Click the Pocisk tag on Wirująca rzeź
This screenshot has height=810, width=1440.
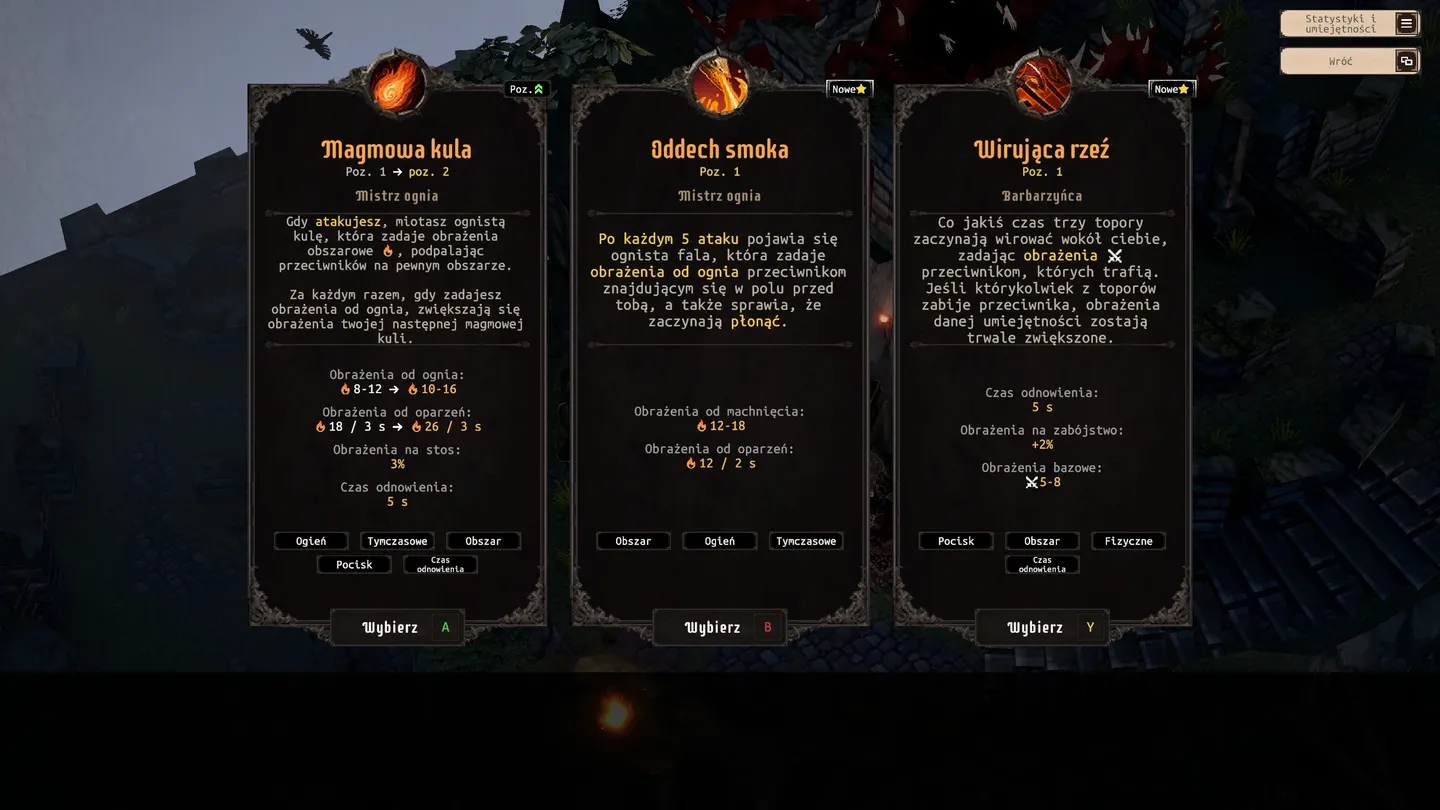[956, 541]
